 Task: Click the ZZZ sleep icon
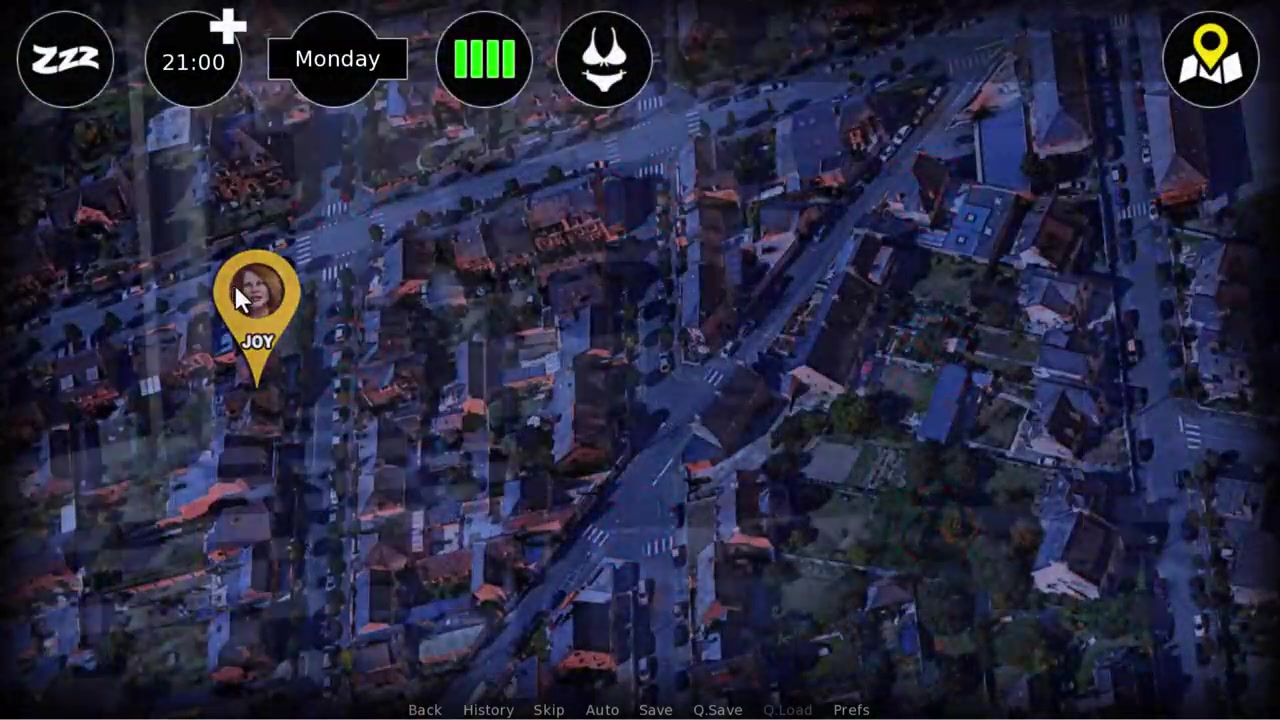pyautogui.click(x=65, y=60)
